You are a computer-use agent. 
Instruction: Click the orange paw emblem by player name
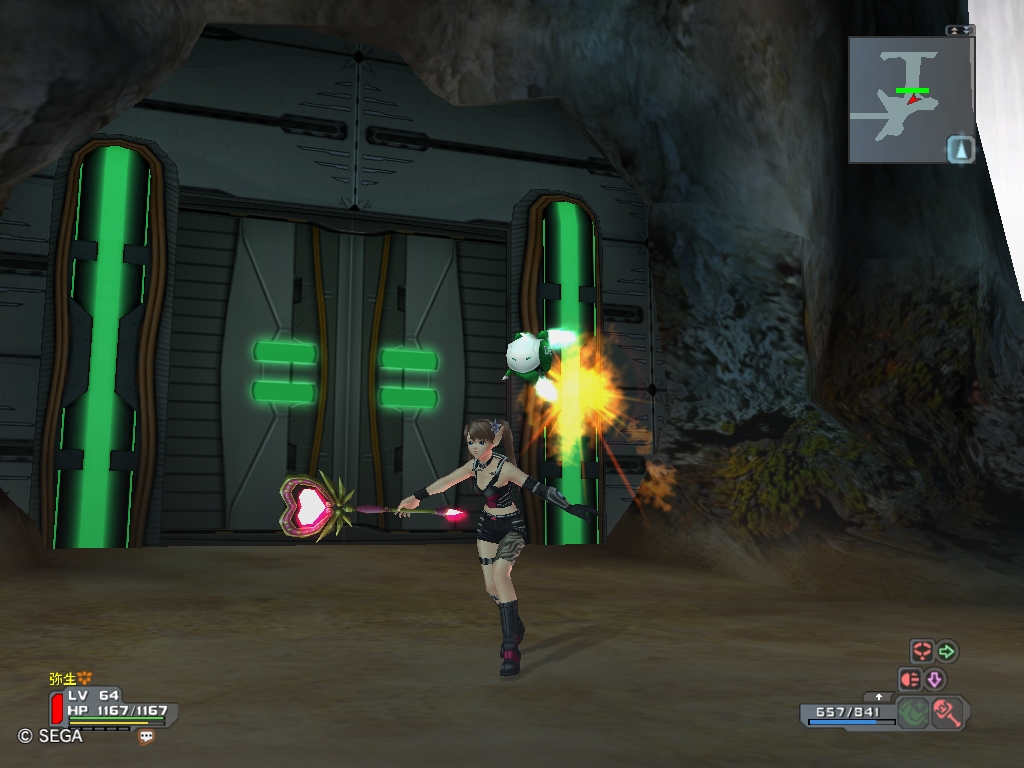[x=85, y=678]
